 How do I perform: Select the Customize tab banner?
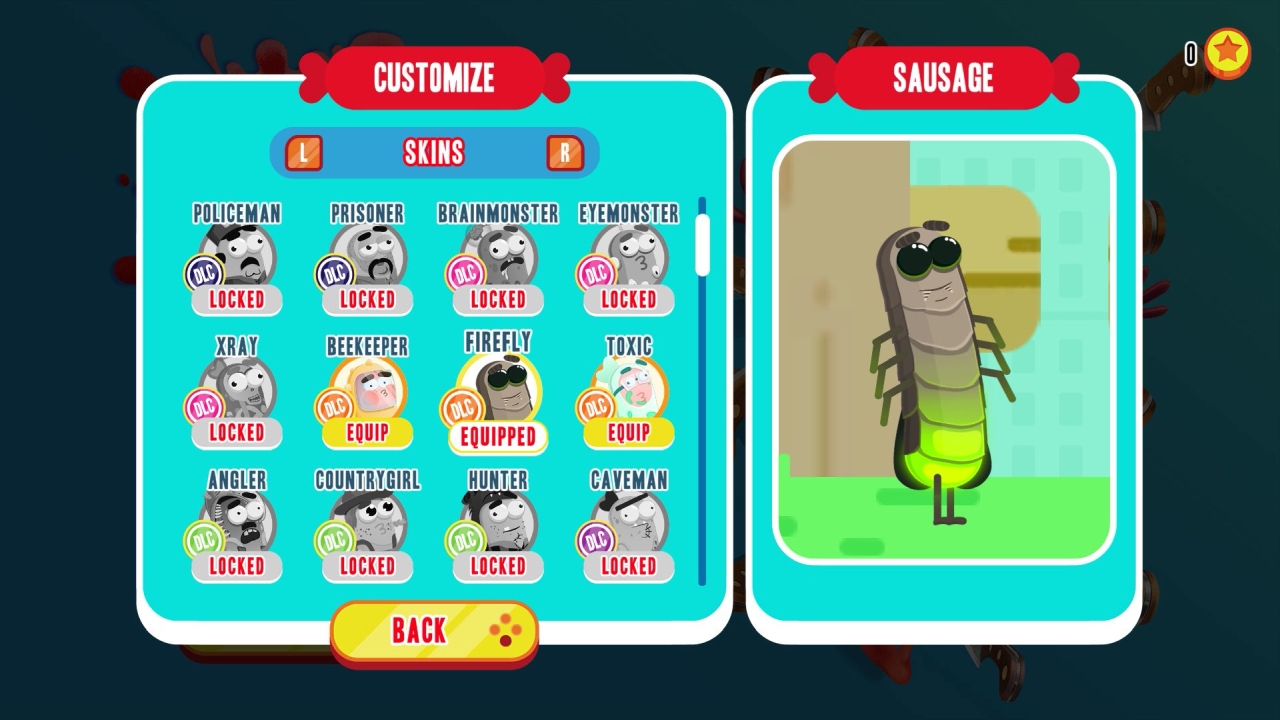[x=434, y=78]
